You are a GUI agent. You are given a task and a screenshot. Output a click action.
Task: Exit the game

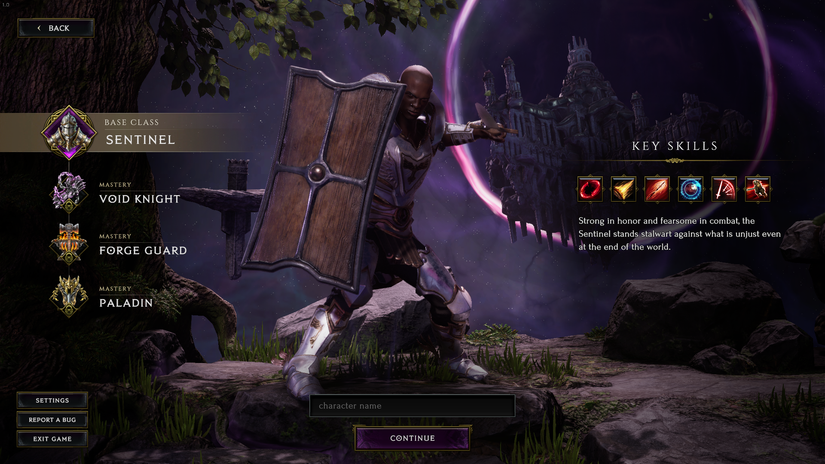[x=52, y=438]
